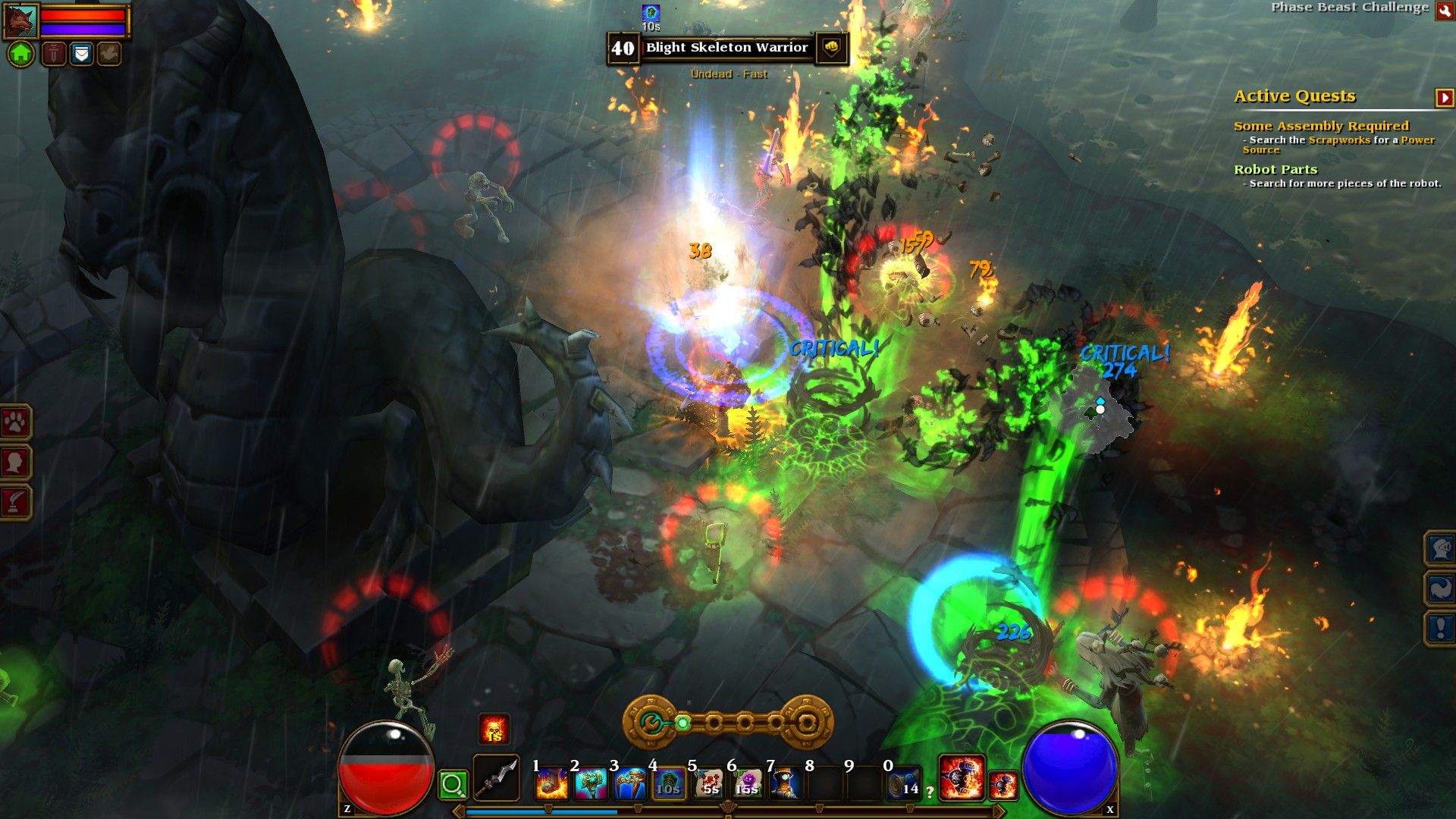Viewport: 1456px width, 819px height.
Task: Select the dagger weapon slot
Action: pyautogui.click(x=497, y=778)
